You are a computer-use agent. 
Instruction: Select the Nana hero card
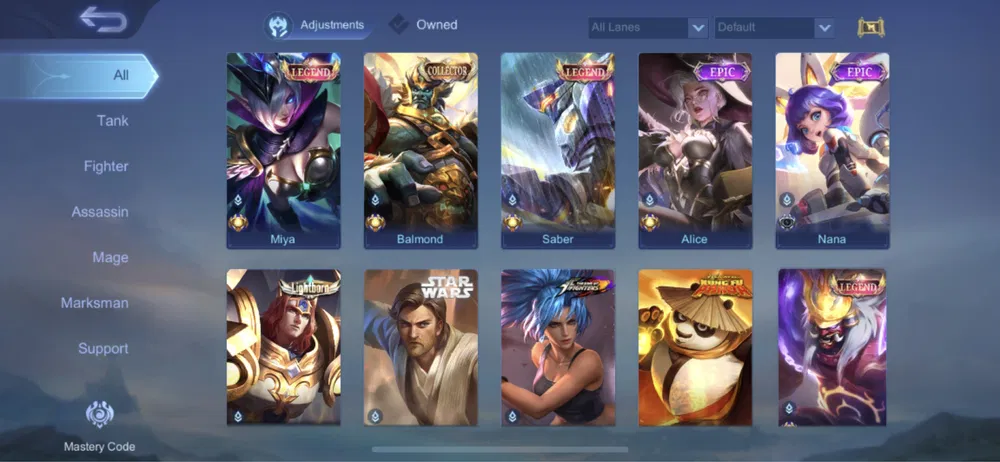click(832, 150)
